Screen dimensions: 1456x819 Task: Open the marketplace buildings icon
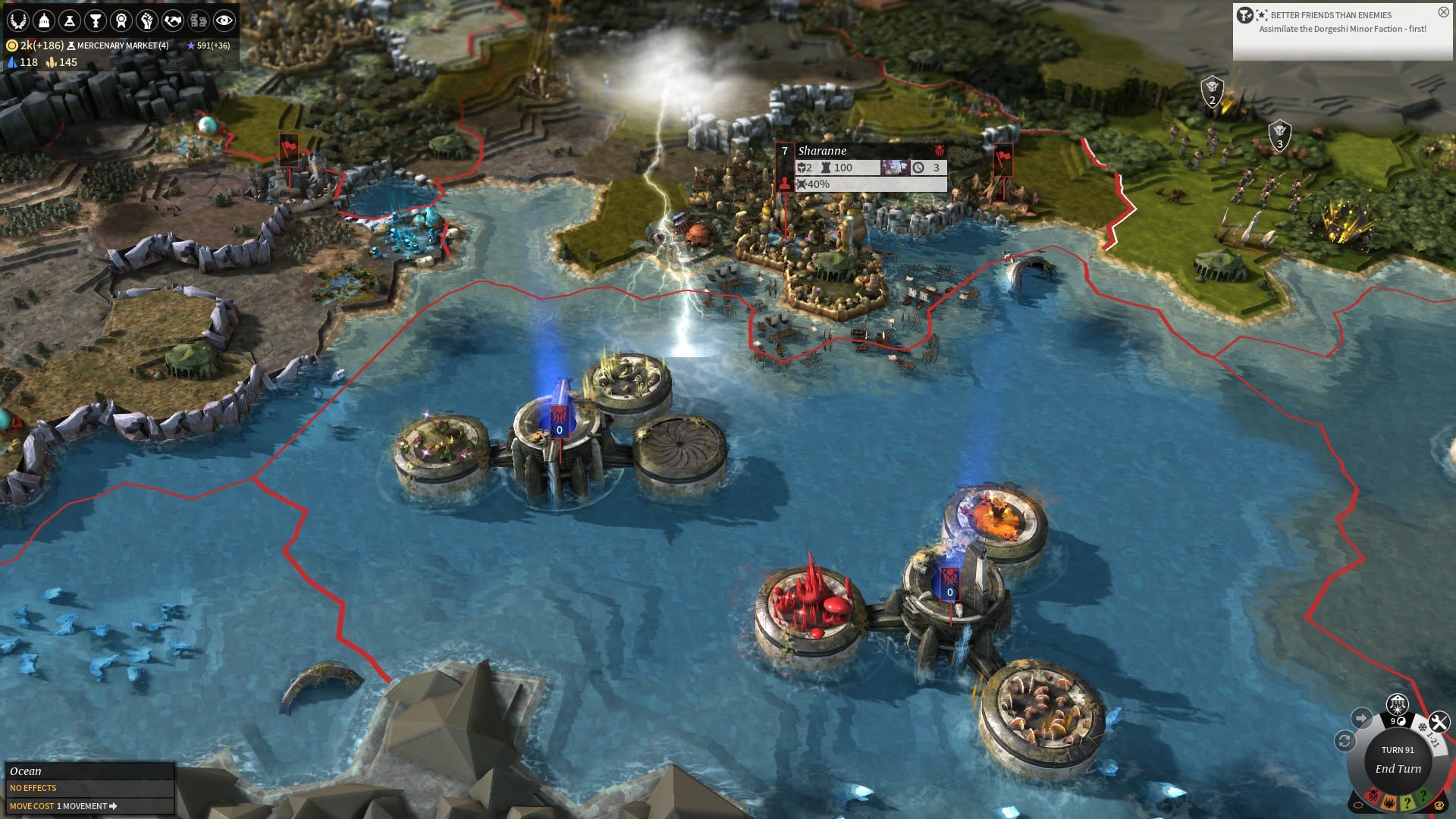(x=198, y=19)
